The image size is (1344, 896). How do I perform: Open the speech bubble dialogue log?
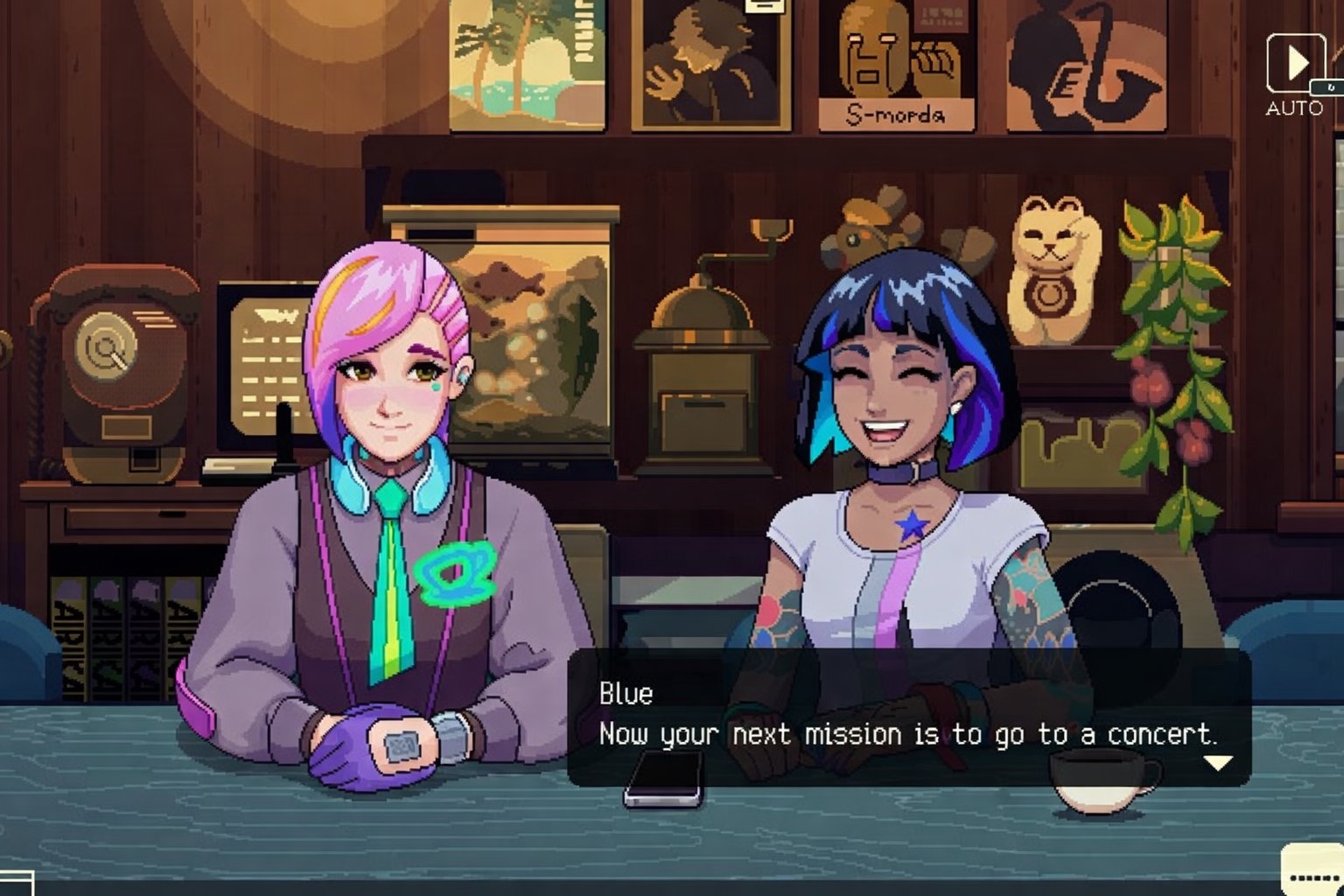(x=1312, y=871)
